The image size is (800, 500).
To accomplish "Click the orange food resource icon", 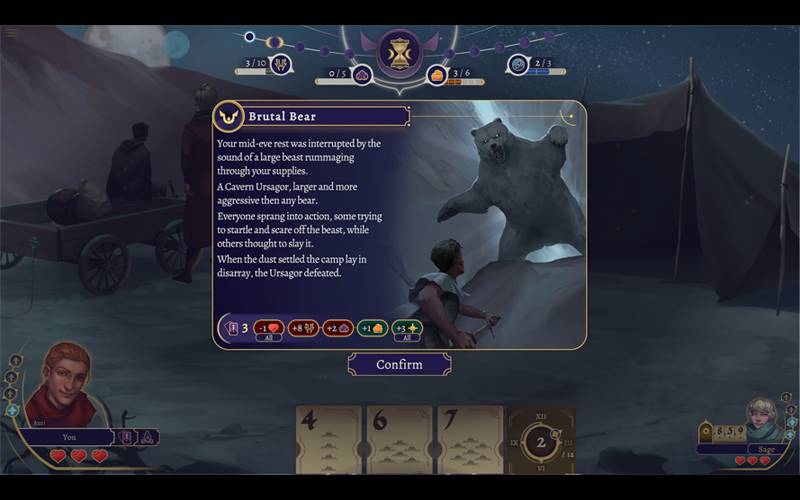I will [437, 74].
